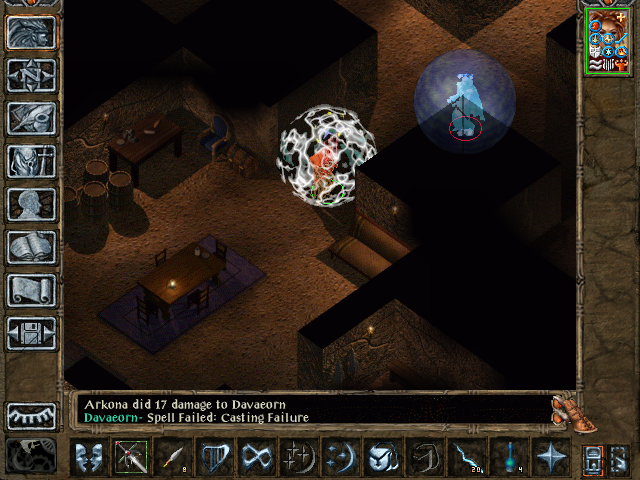Screen dimensions: 640x480
Task: Show the character record sheet
Action: point(31,204)
